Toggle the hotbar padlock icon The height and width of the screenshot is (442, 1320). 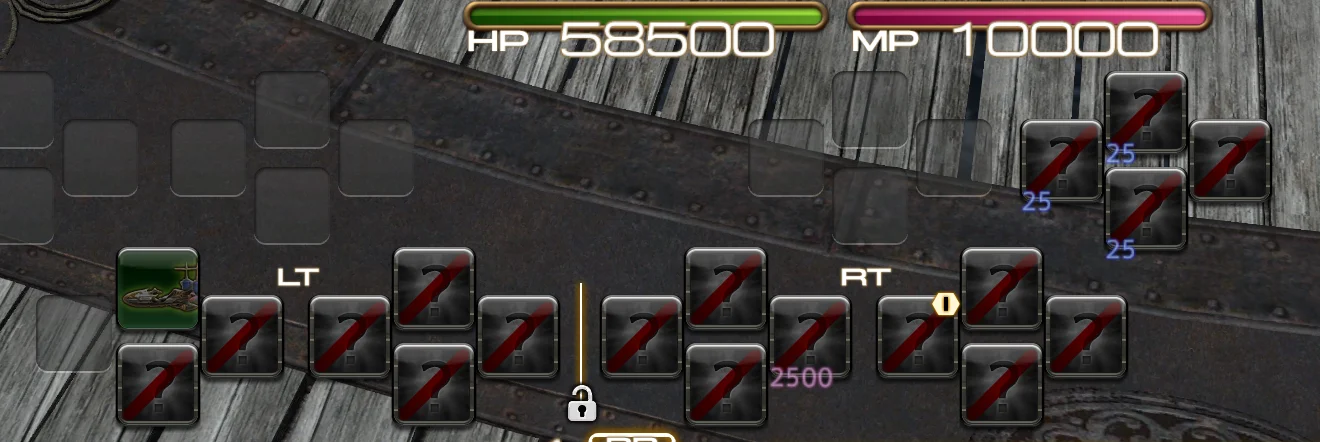coord(581,404)
